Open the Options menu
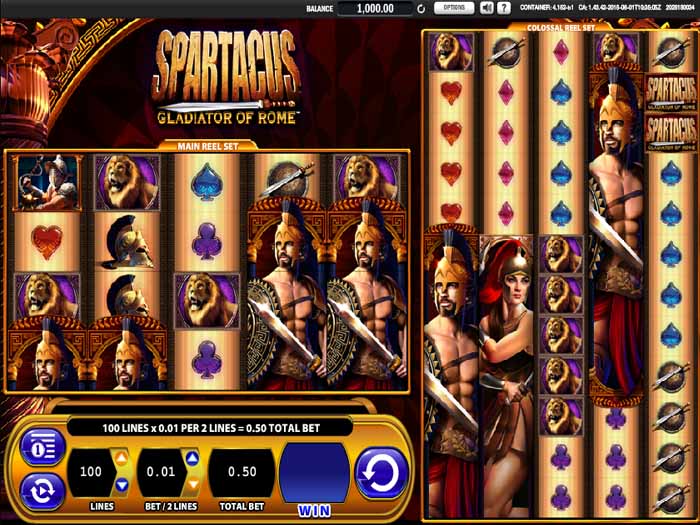This screenshot has height=525, width=700. click(x=453, y=8)
